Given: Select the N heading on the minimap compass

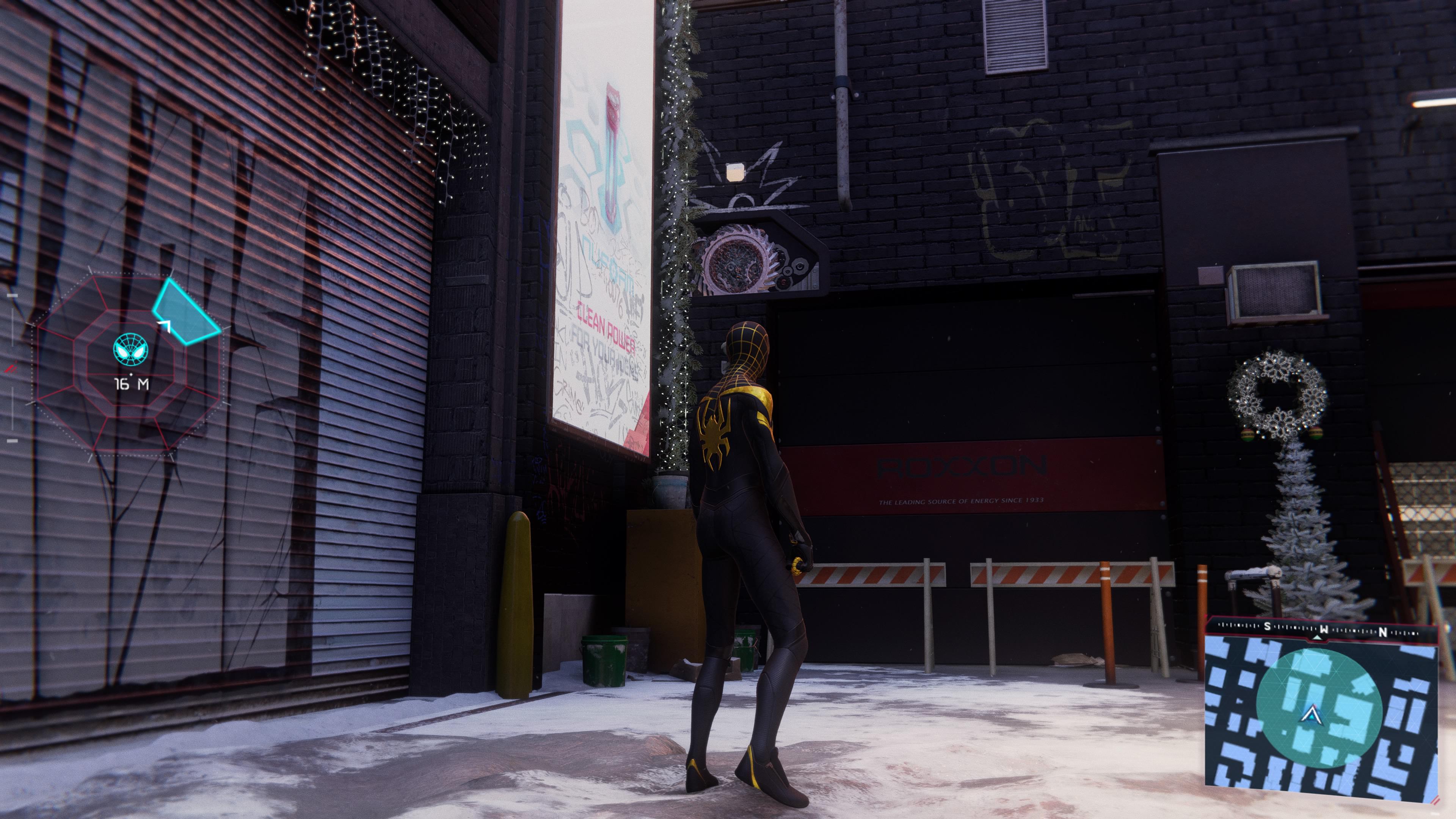Looking at the screenshot, I should (x=1382, y=632).
